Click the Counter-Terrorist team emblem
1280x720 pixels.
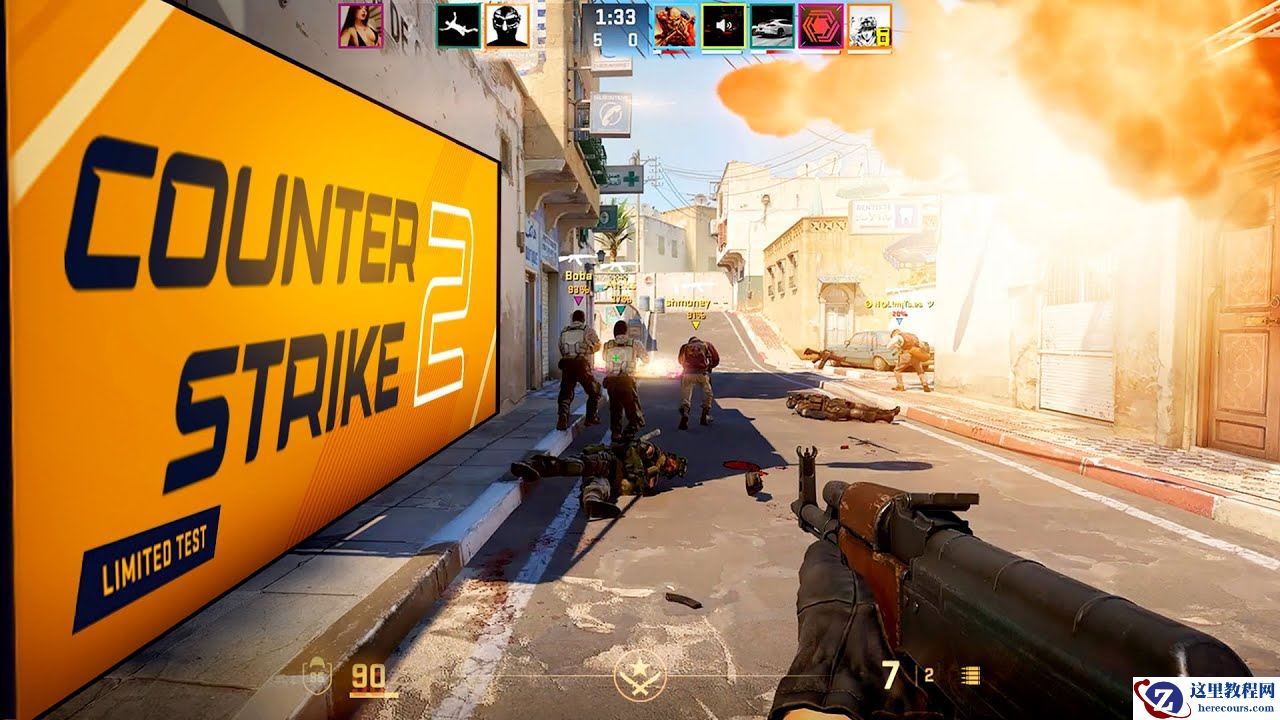tap(640, 676)
